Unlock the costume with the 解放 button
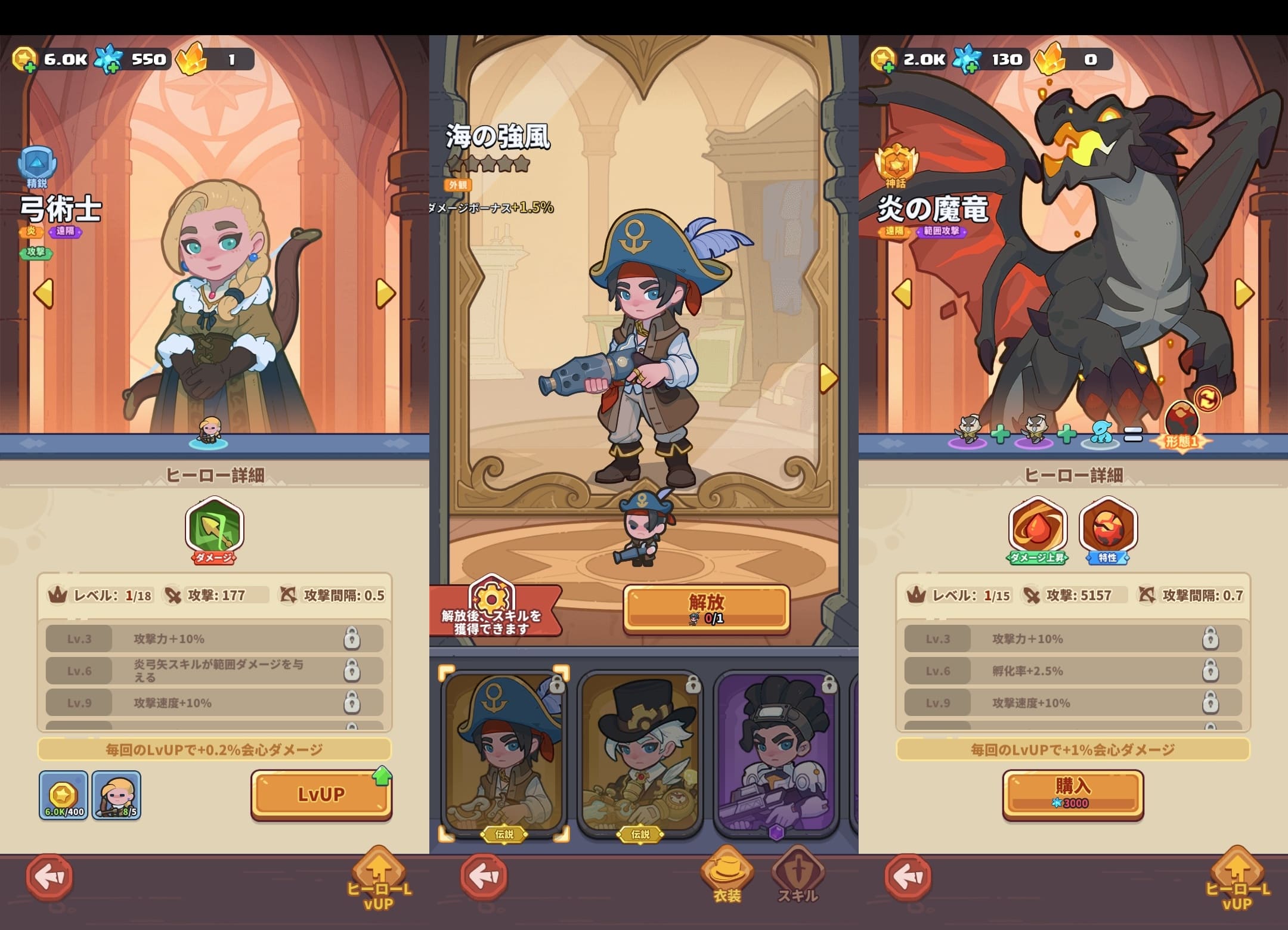 (x=706, y=608)
